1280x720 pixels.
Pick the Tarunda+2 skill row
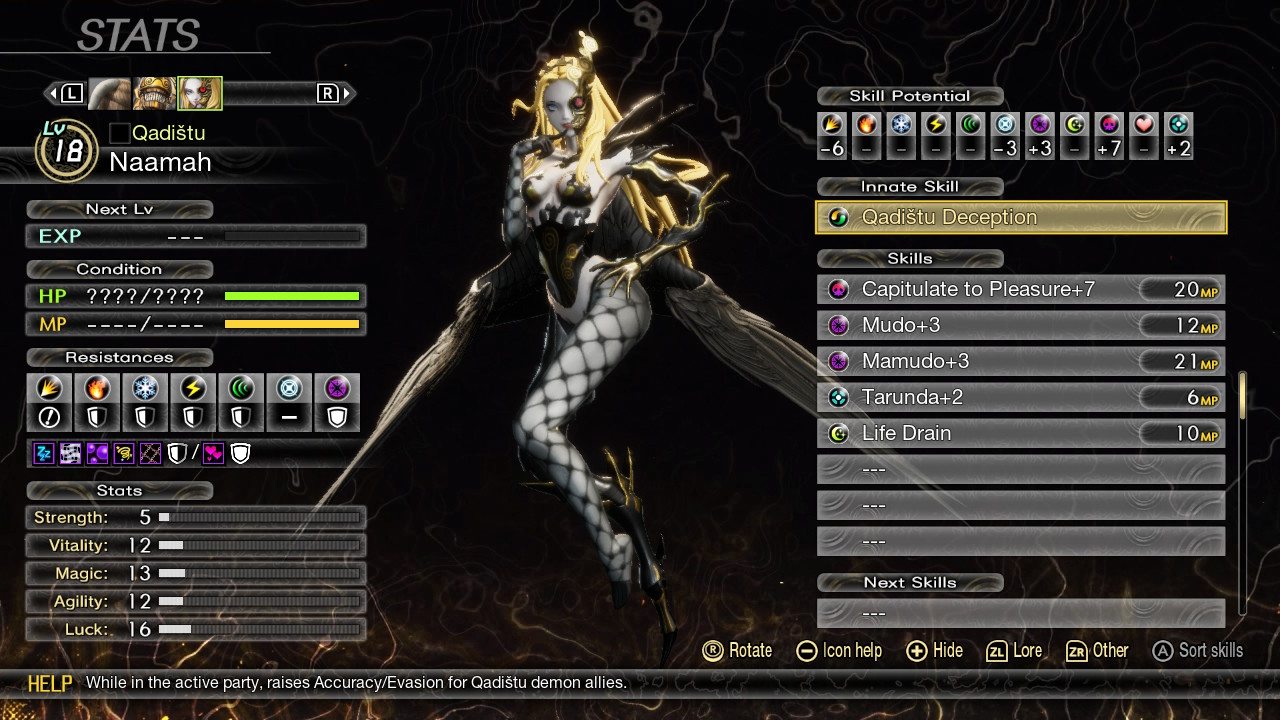click(x=1020, y=398)
